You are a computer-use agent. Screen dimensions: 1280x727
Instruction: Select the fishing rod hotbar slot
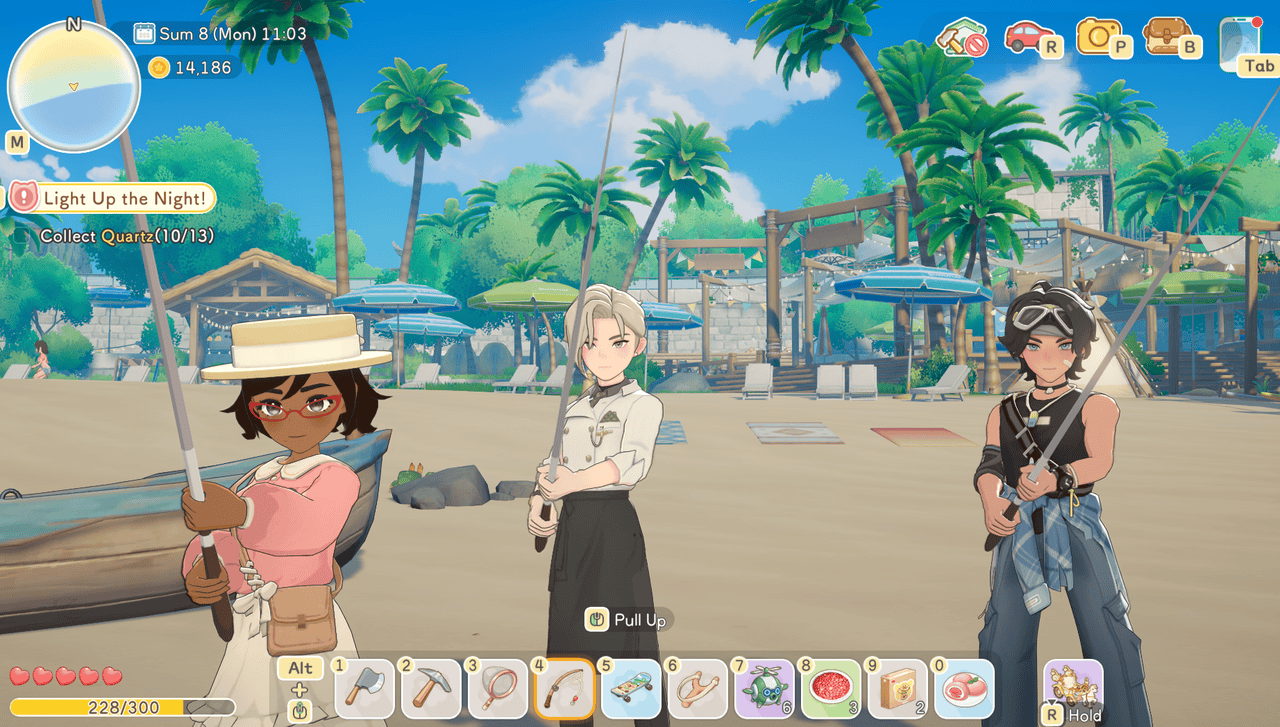(x=564, y=690)
